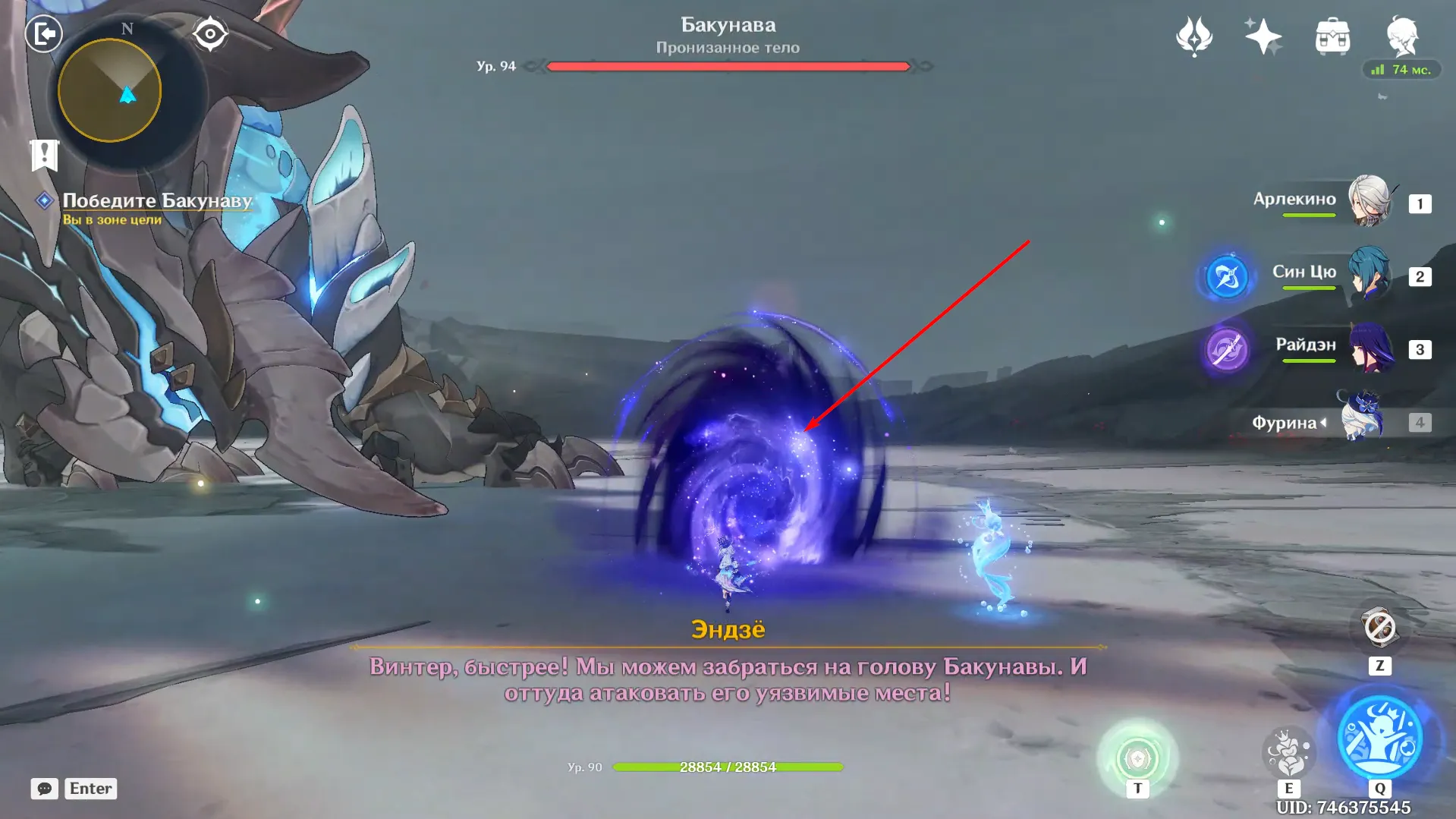This screenshot has width=1456, height=819.
Task: Click Raiden's purple electro skill icon in party list
Action: pos(1226,350)
